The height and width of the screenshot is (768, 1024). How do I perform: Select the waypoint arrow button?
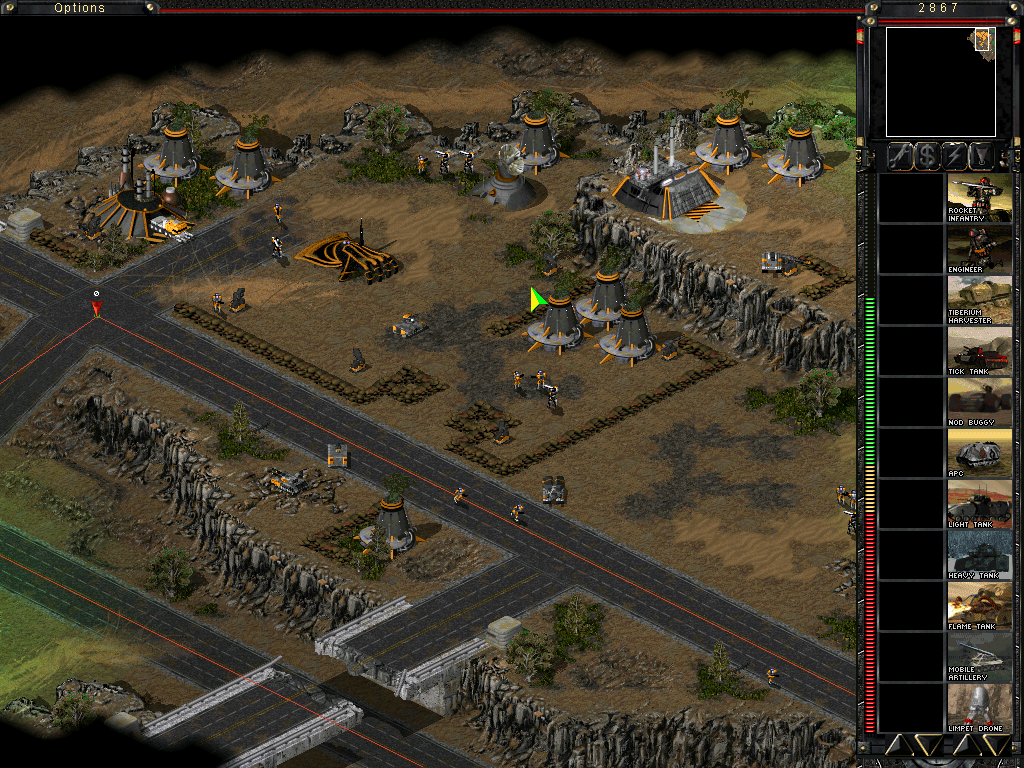tap(983, 156)
